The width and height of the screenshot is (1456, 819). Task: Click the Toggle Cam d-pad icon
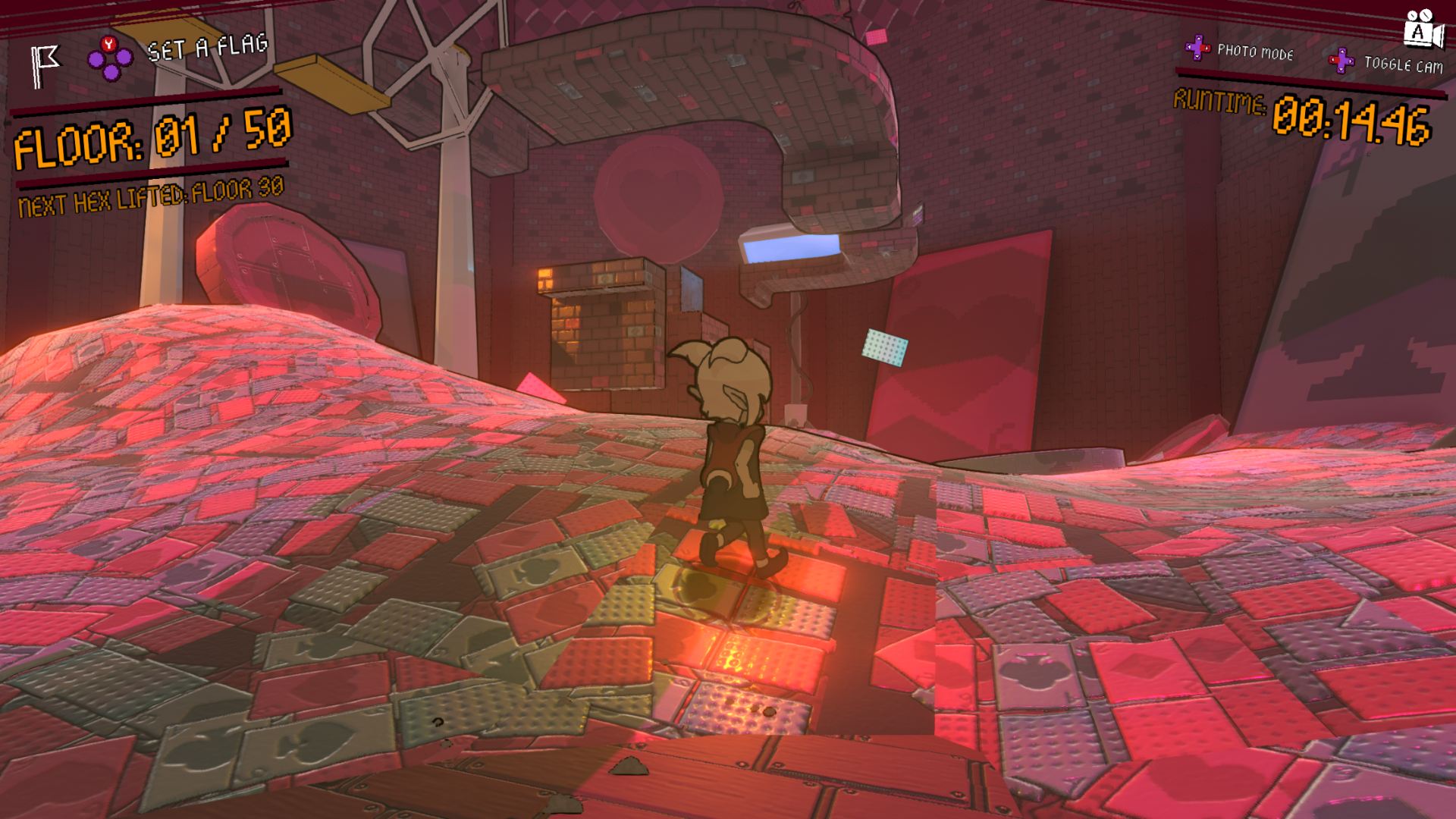pyautogui.click(x=1342, y=62)
